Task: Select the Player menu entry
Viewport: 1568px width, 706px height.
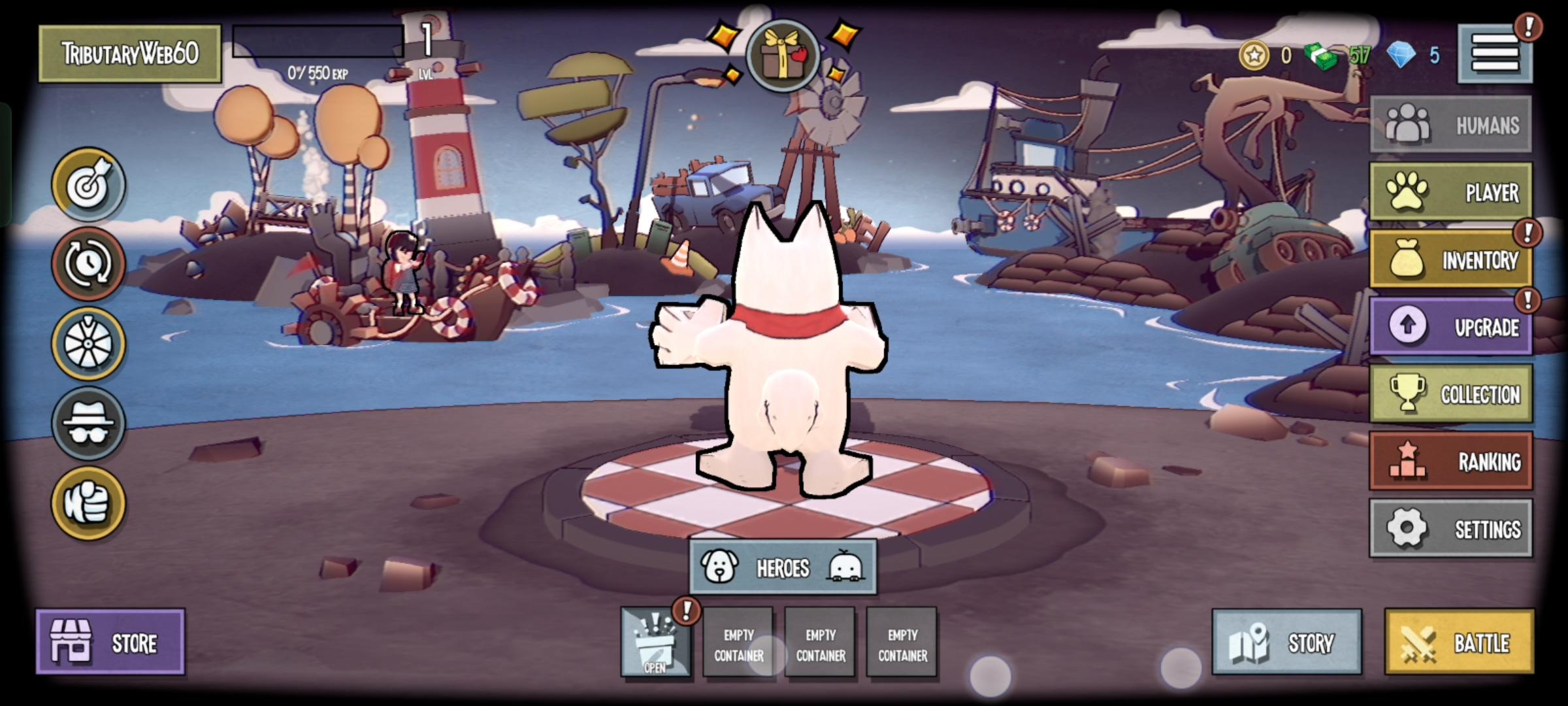Action: 1450,192
